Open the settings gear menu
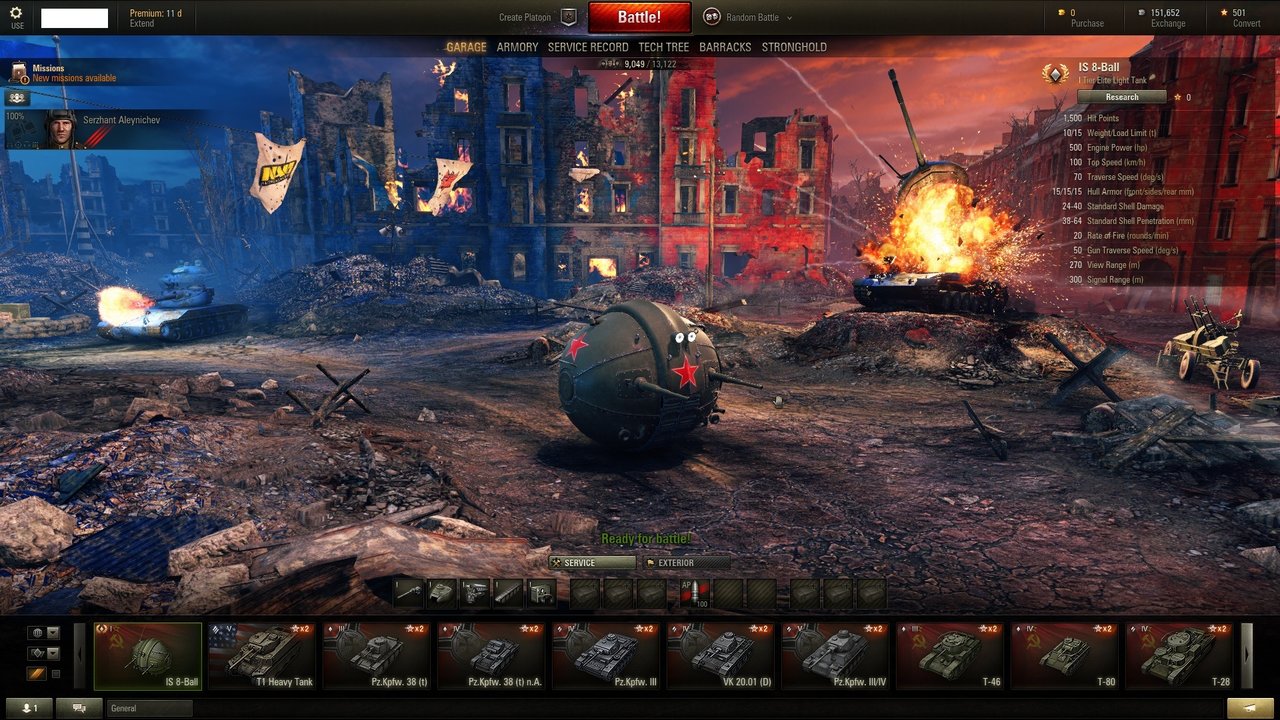The width and height of the screenshot is (1280, 720). pyautogui.click(x=16, y=16)
